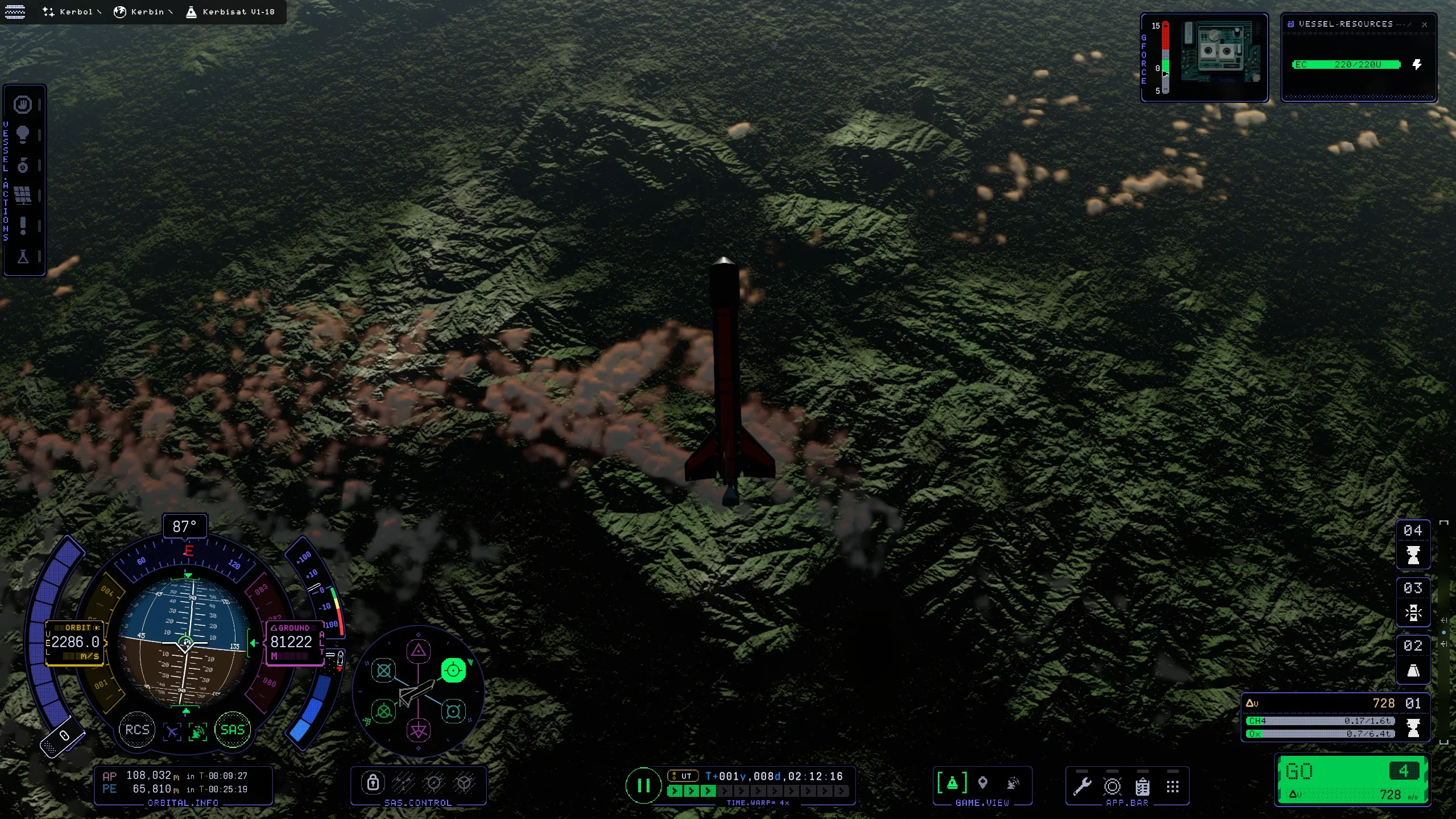Click the ORBIT velocity mode readout
Screen dimensions: 1456x819
click(75, 642)
